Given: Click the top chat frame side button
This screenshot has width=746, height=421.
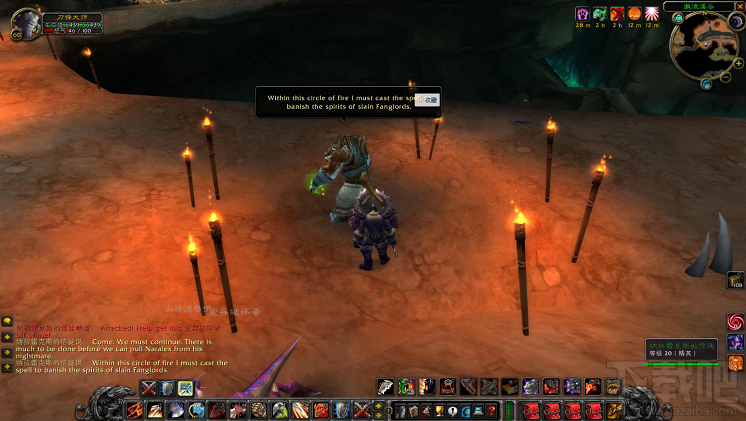Looking at the screenshot, I should pos(6,322).
